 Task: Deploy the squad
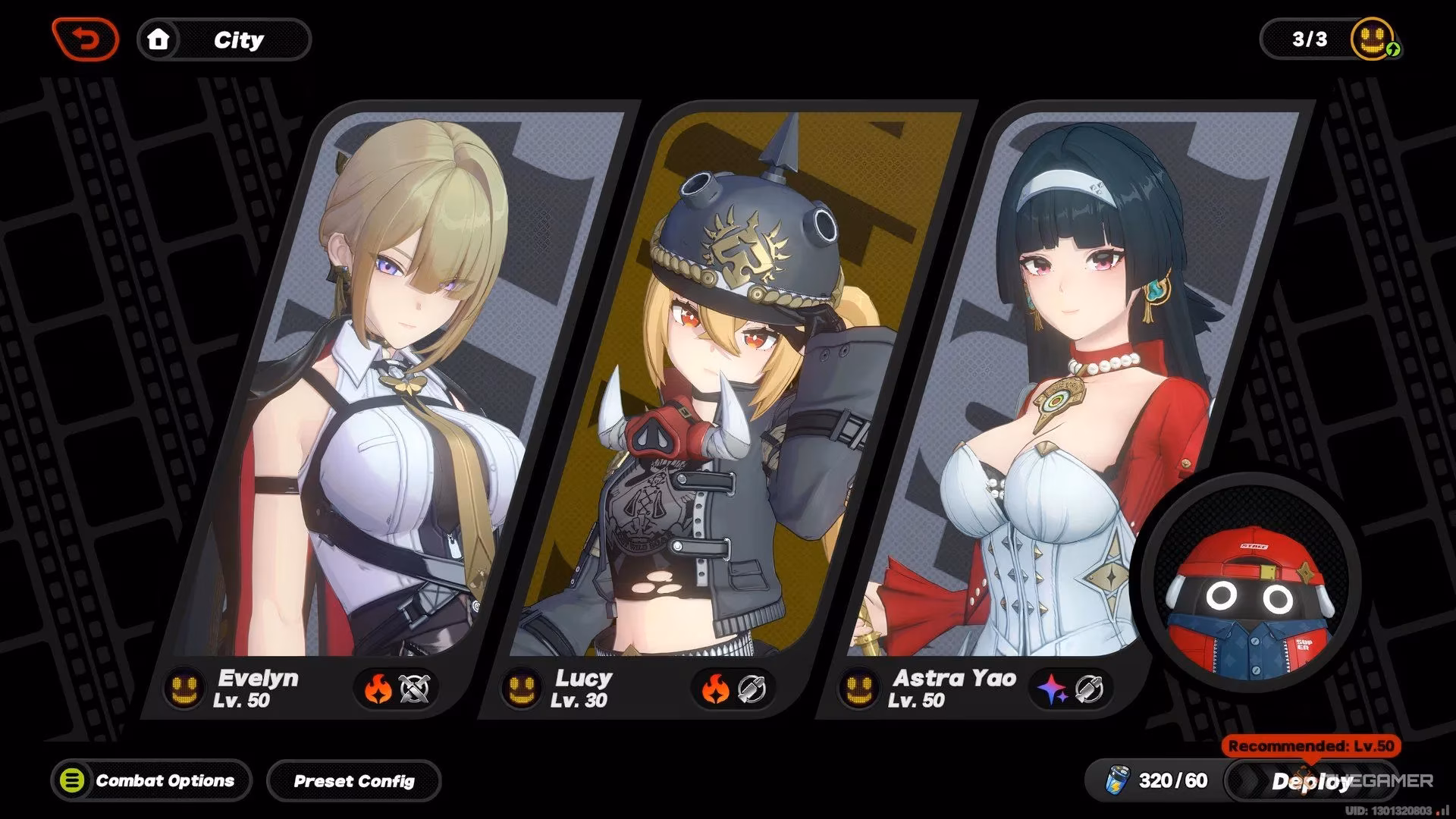pos(1310,781)
